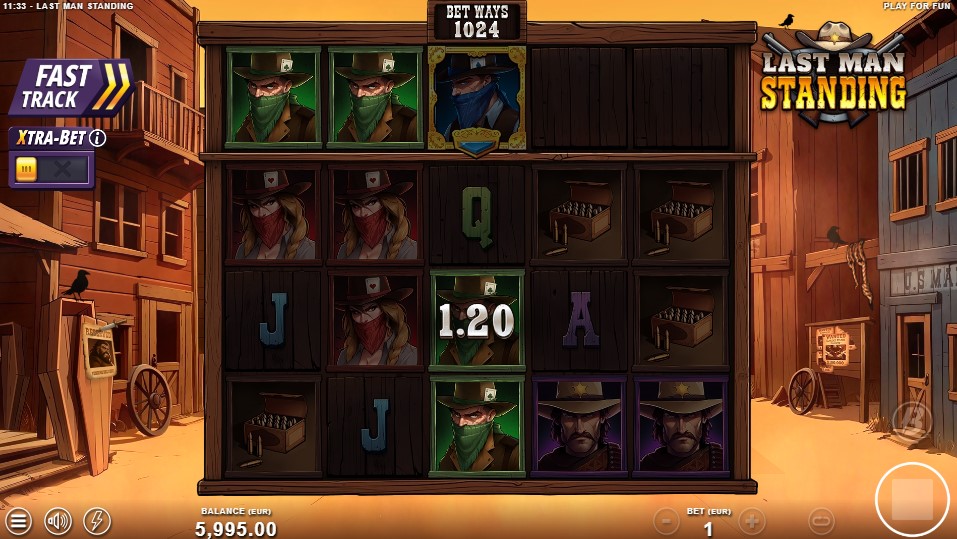Open the hamburger menu
957x539 pixels.
pos(19,520)
